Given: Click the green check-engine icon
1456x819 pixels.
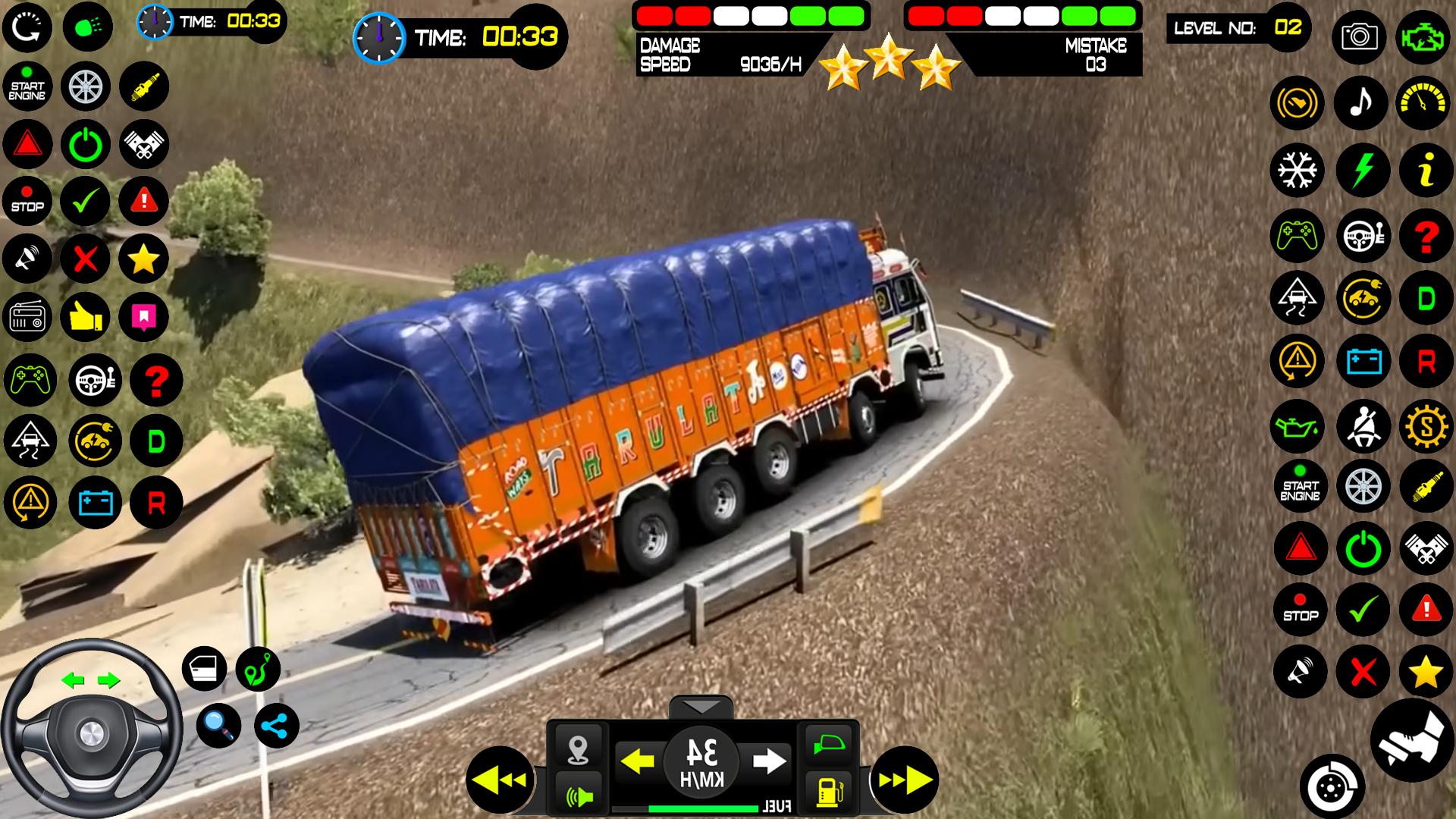Looking at the screenshot, I should click(1422, 36).
